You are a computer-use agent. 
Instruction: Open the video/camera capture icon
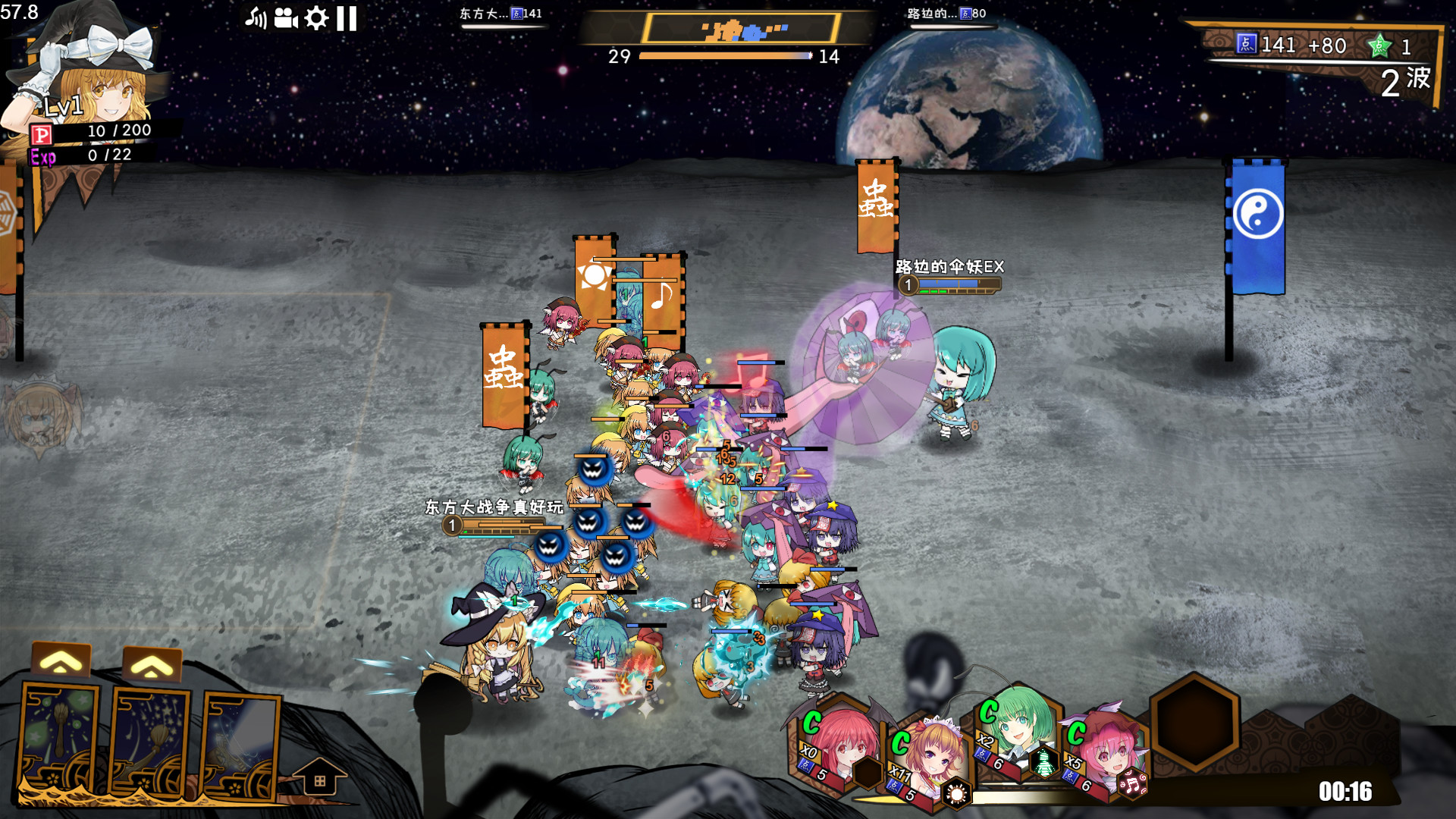pos(287,17)
